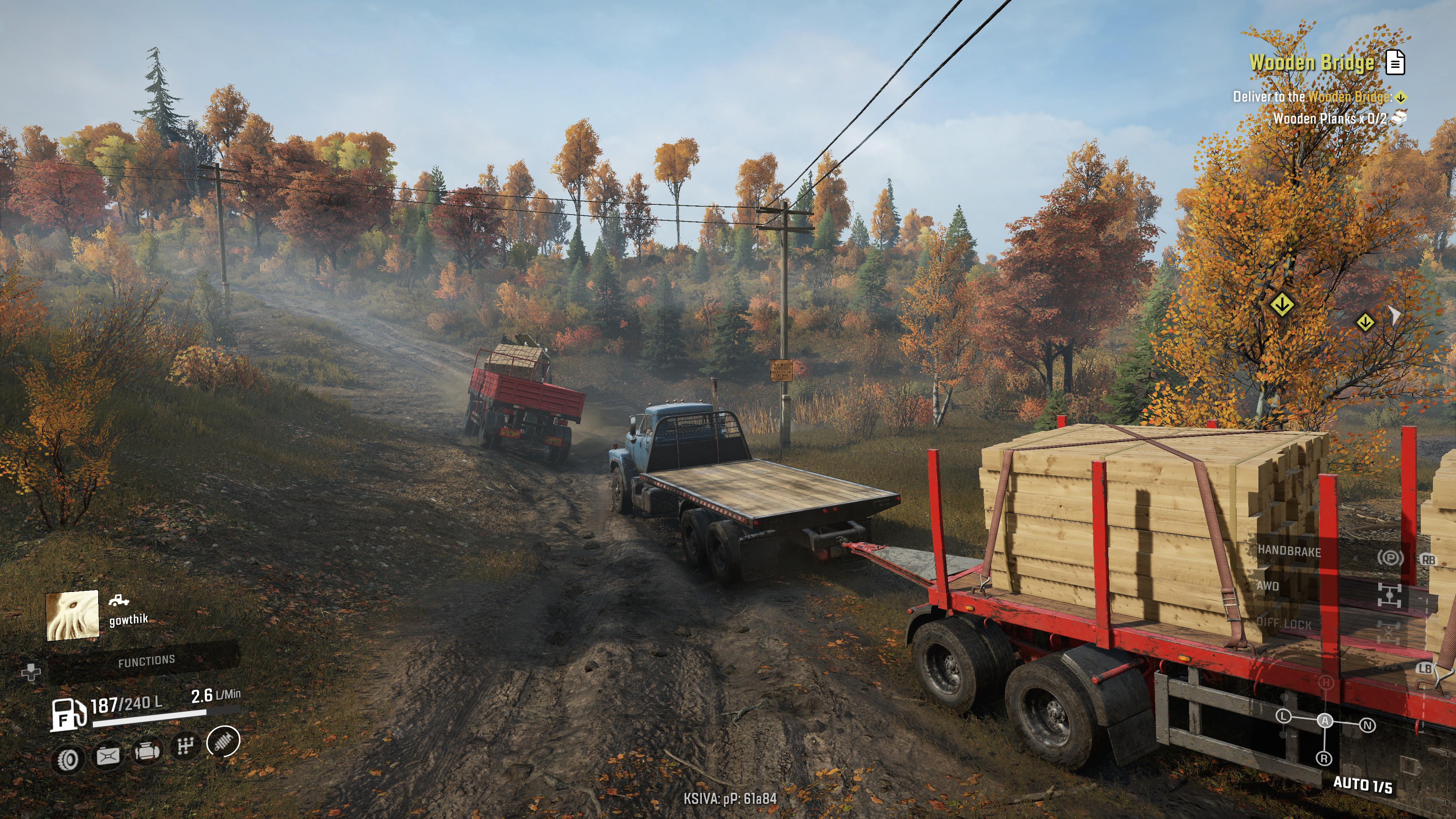Inspect the engine status icon
The image size is (1456, 819).
coord(147,751)
